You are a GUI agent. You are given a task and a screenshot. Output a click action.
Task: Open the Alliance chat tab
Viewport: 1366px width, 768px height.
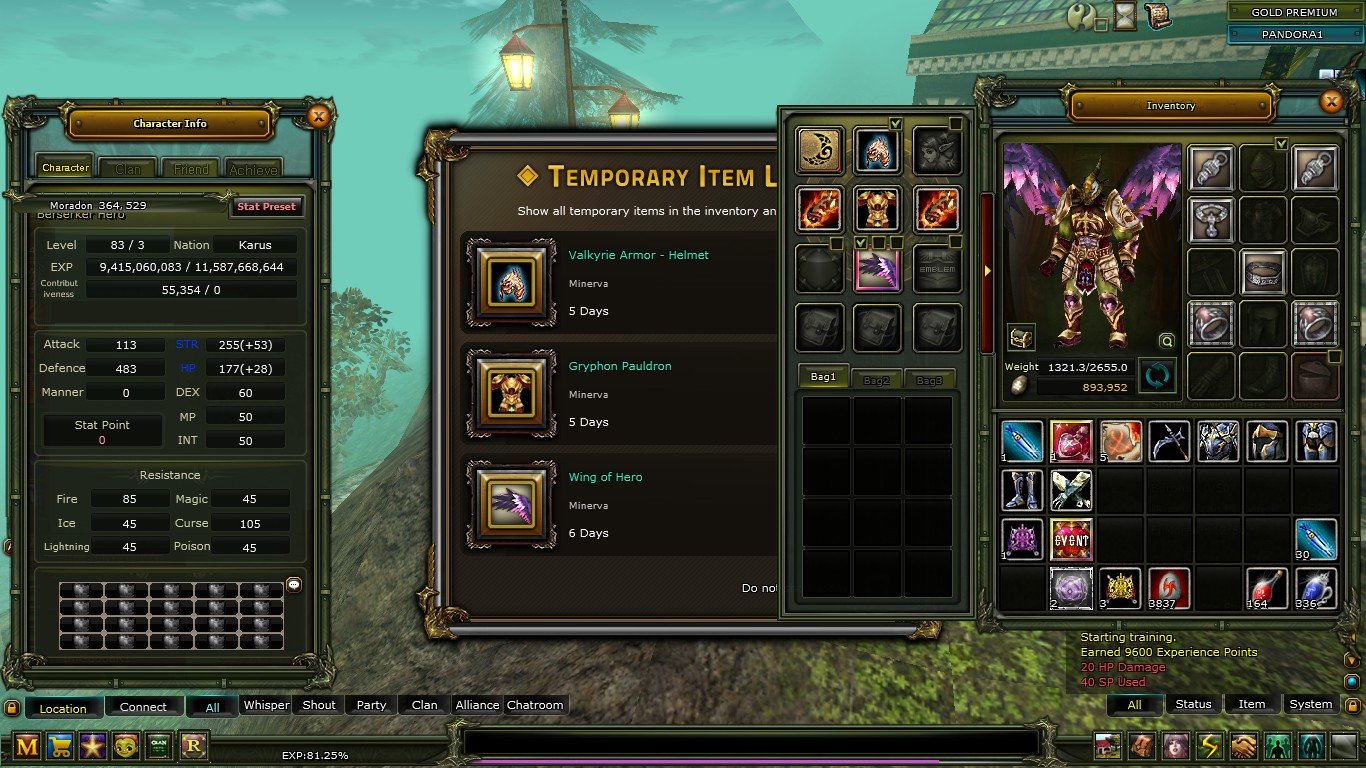pos(477,705)
